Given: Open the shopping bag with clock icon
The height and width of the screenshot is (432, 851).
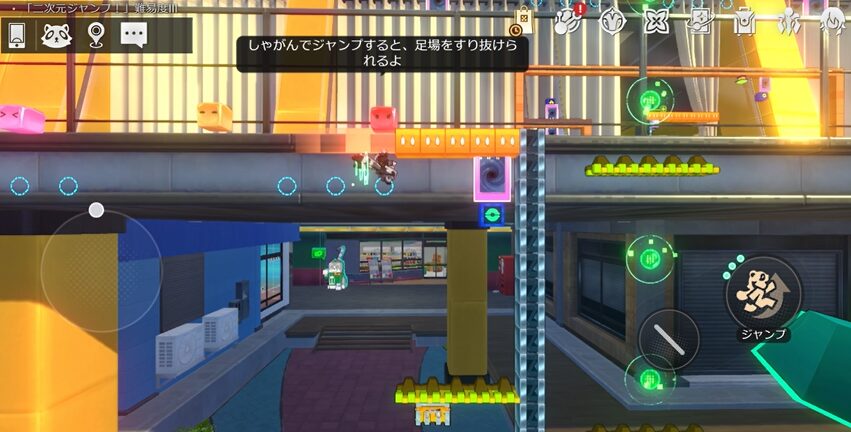Looking at the screenshot, I should [524, 20].
